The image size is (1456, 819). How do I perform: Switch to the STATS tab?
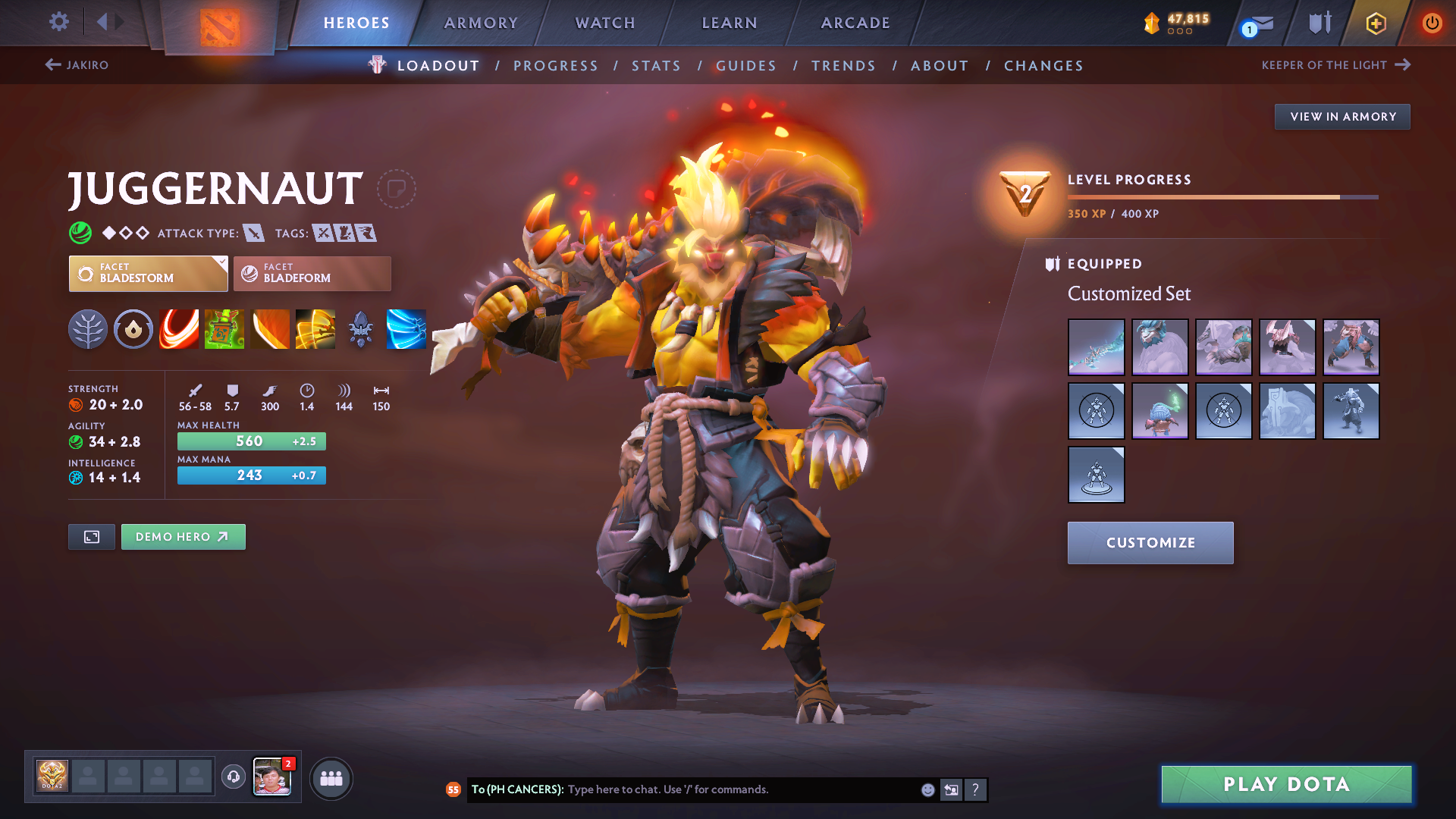click(655, 65)
